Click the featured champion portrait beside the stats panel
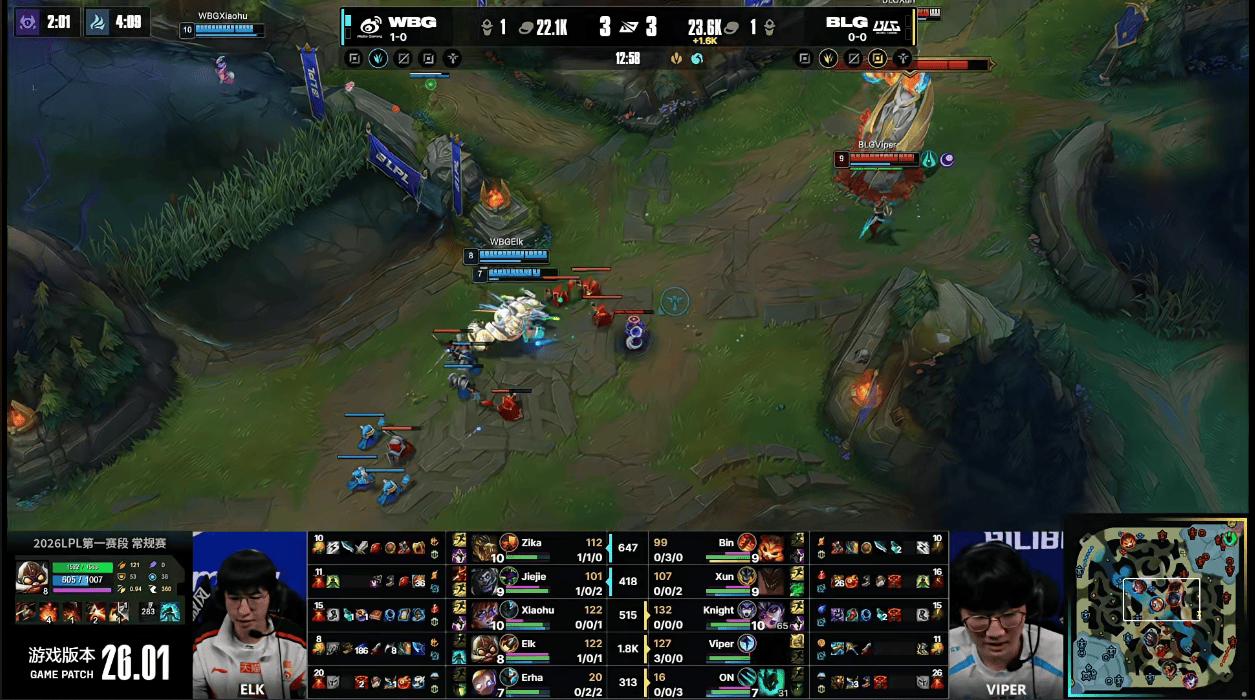The image size is (1255, 700). click(31, 577)
